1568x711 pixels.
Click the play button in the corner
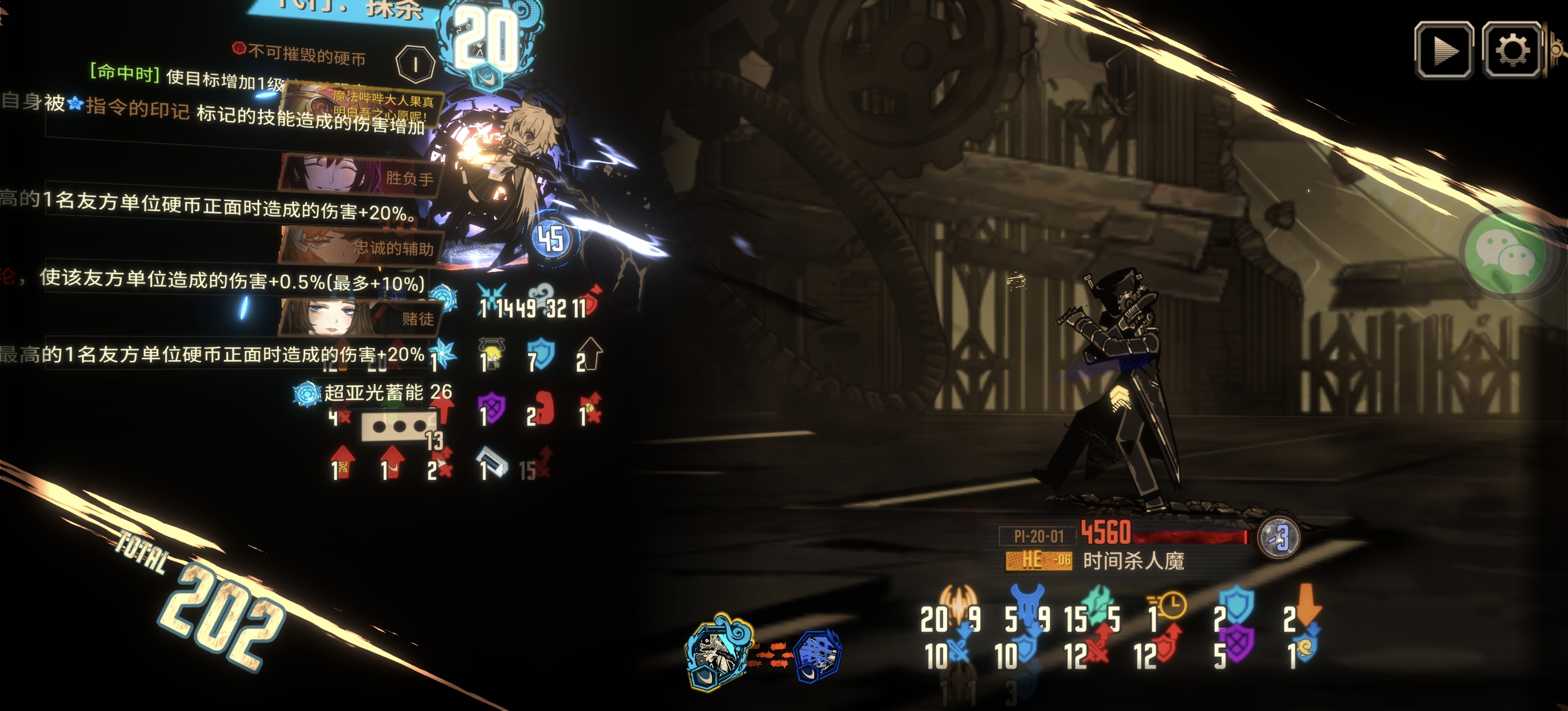tap(1444, 50)
